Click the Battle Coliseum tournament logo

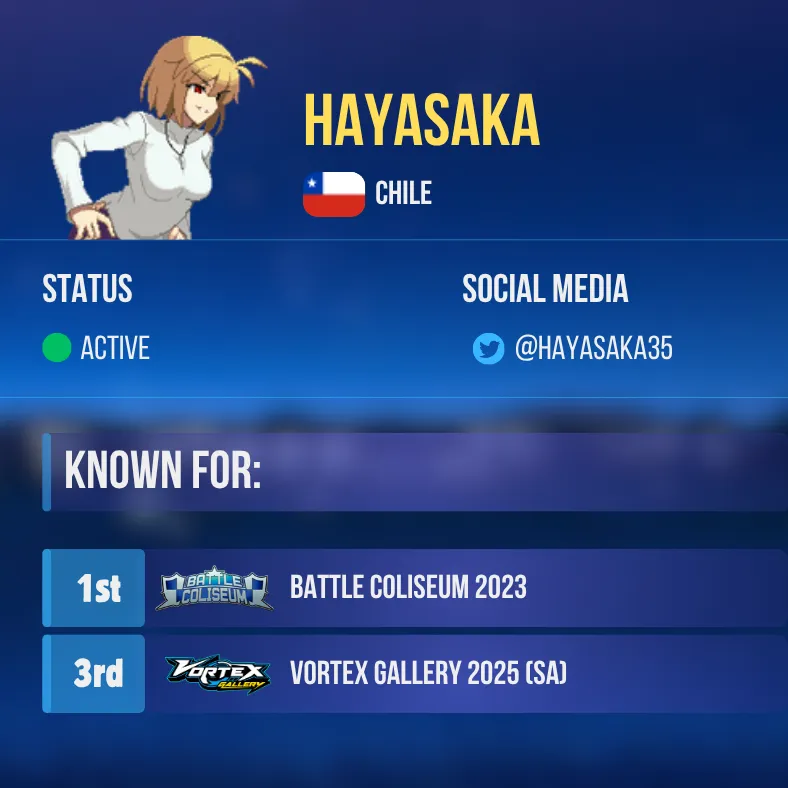(x=214, y=590)
